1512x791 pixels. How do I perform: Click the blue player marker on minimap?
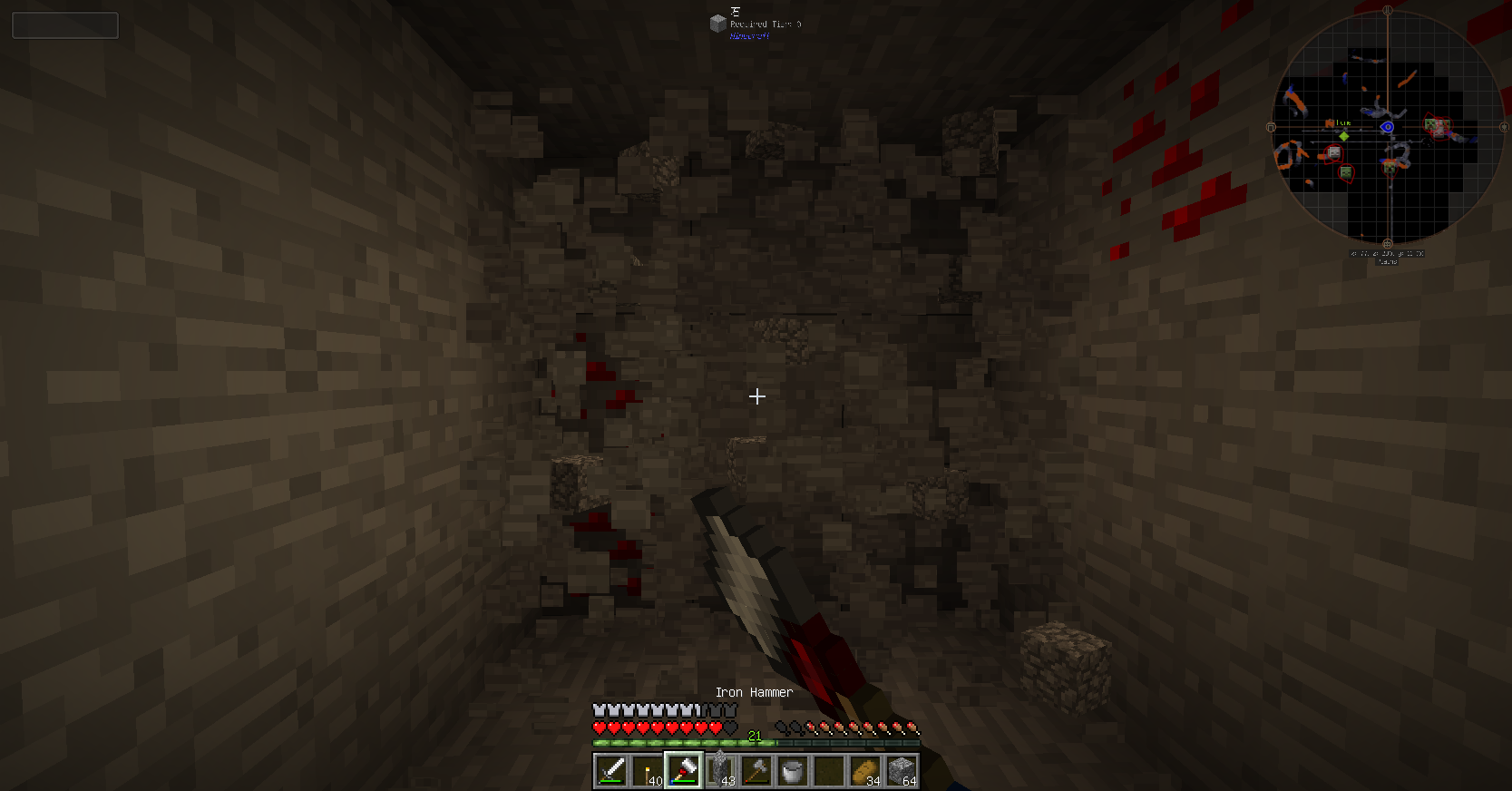(x=1387, y=127)
